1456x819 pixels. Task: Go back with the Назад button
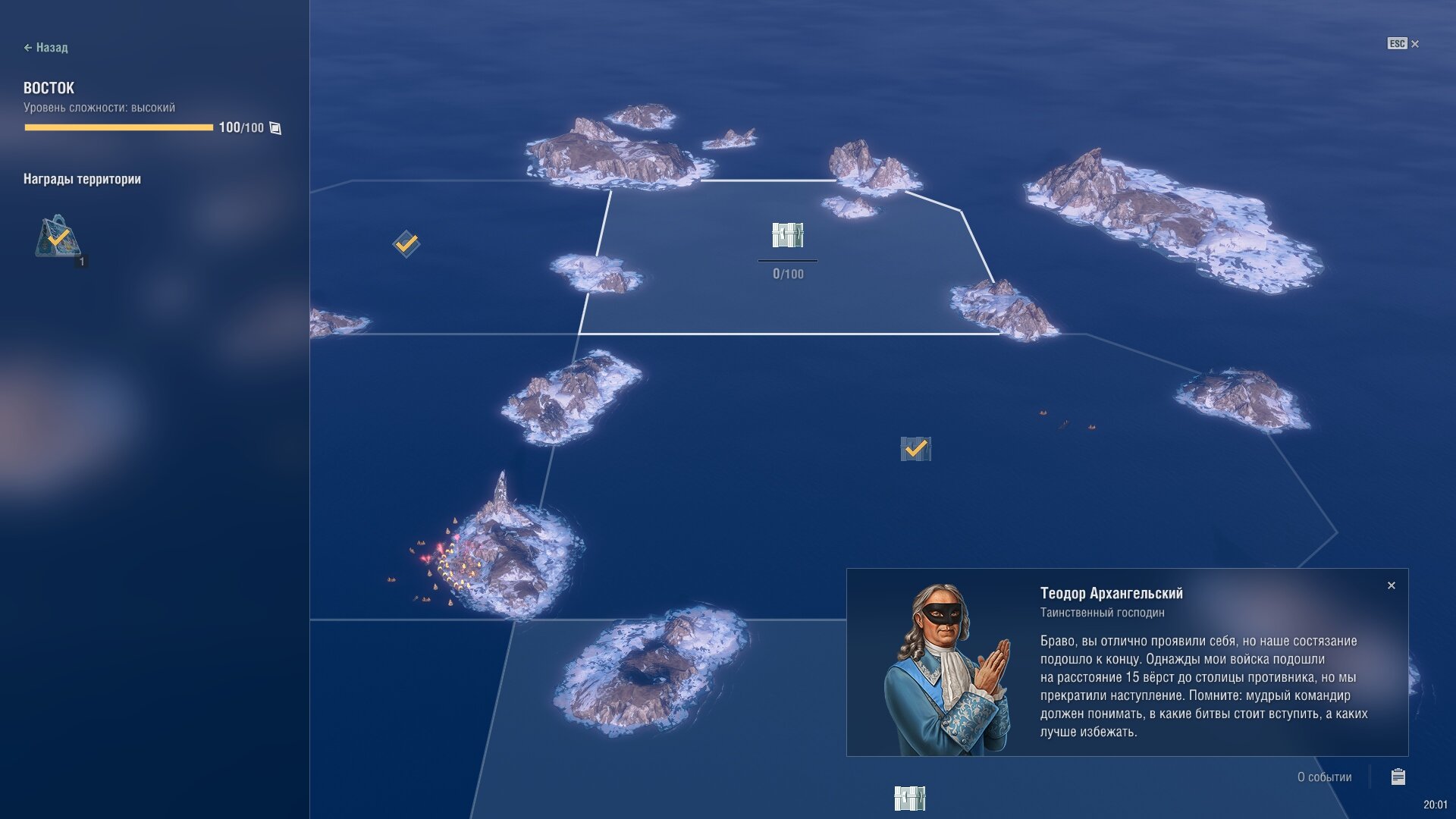[x=45, y=48]
